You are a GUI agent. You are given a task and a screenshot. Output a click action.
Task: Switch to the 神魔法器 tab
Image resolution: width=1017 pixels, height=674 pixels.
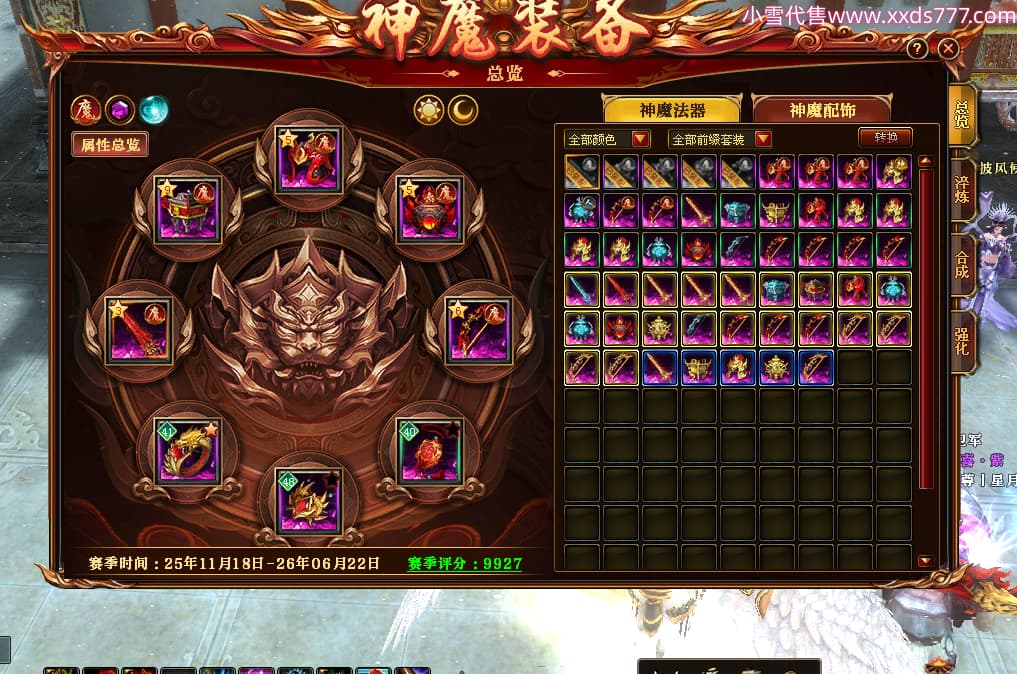pyautogui.click(x=672, y=110)
